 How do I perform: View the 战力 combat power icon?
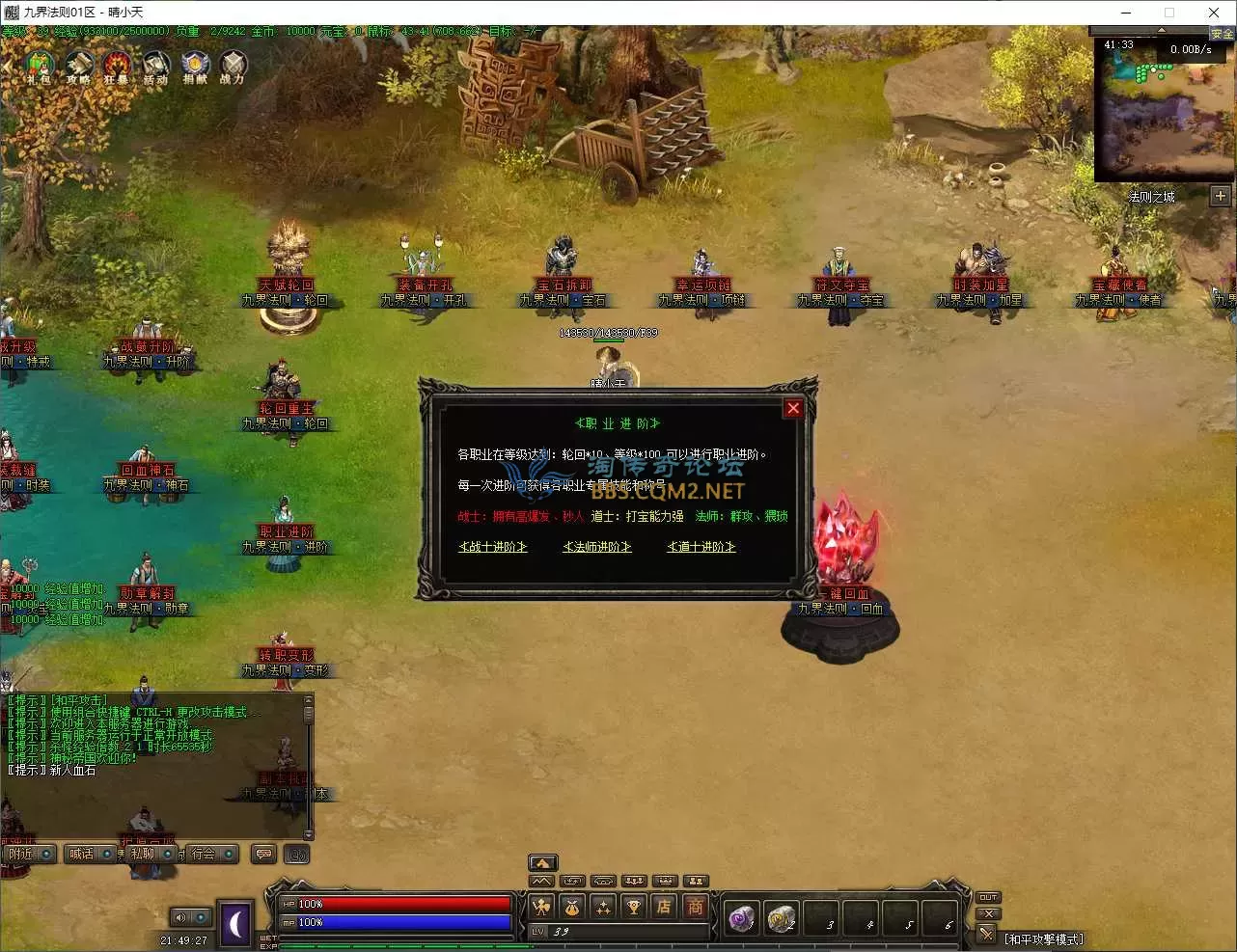point(233,66)
